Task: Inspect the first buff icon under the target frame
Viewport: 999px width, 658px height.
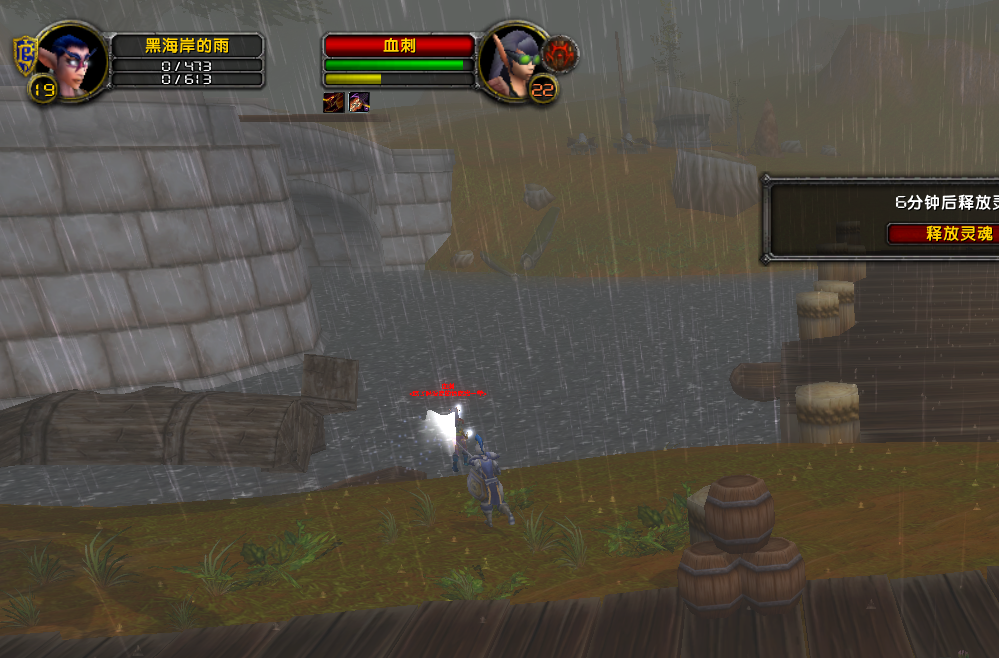Action: (334, 102)
